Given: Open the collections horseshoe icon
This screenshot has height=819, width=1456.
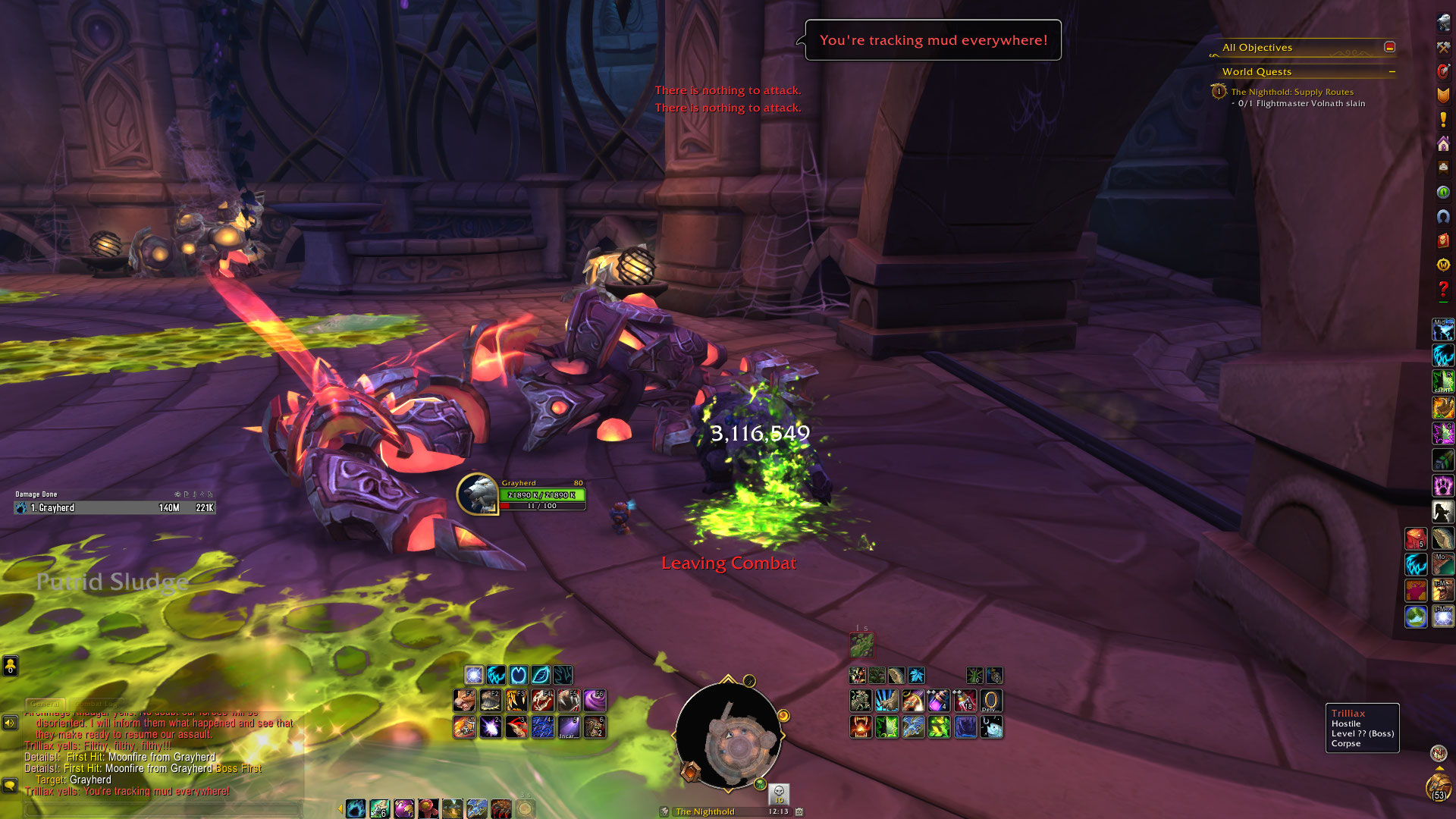Looking at the screenshot, I should (x=1443, y=217).
